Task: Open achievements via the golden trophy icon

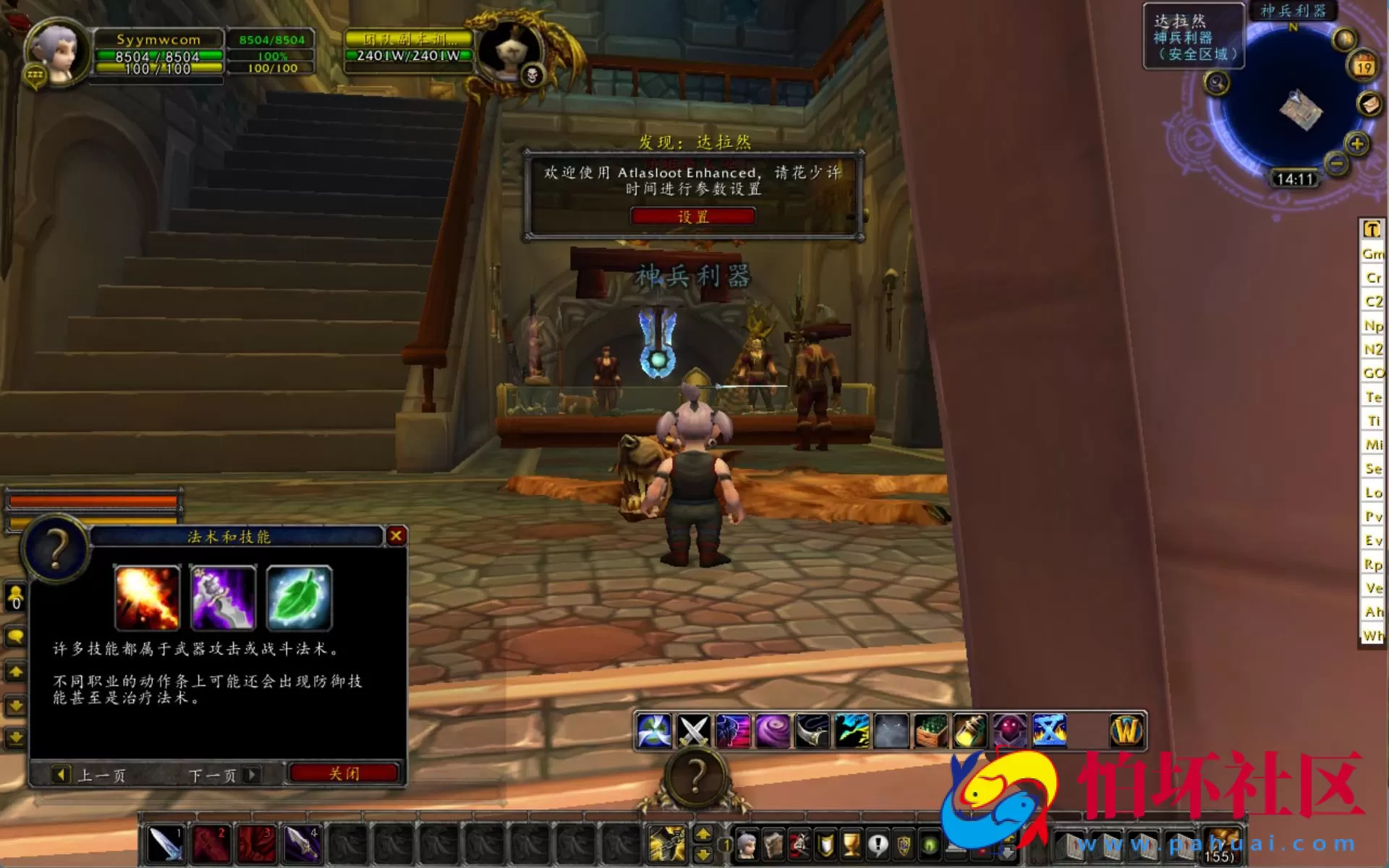Action: pos(852,846)
